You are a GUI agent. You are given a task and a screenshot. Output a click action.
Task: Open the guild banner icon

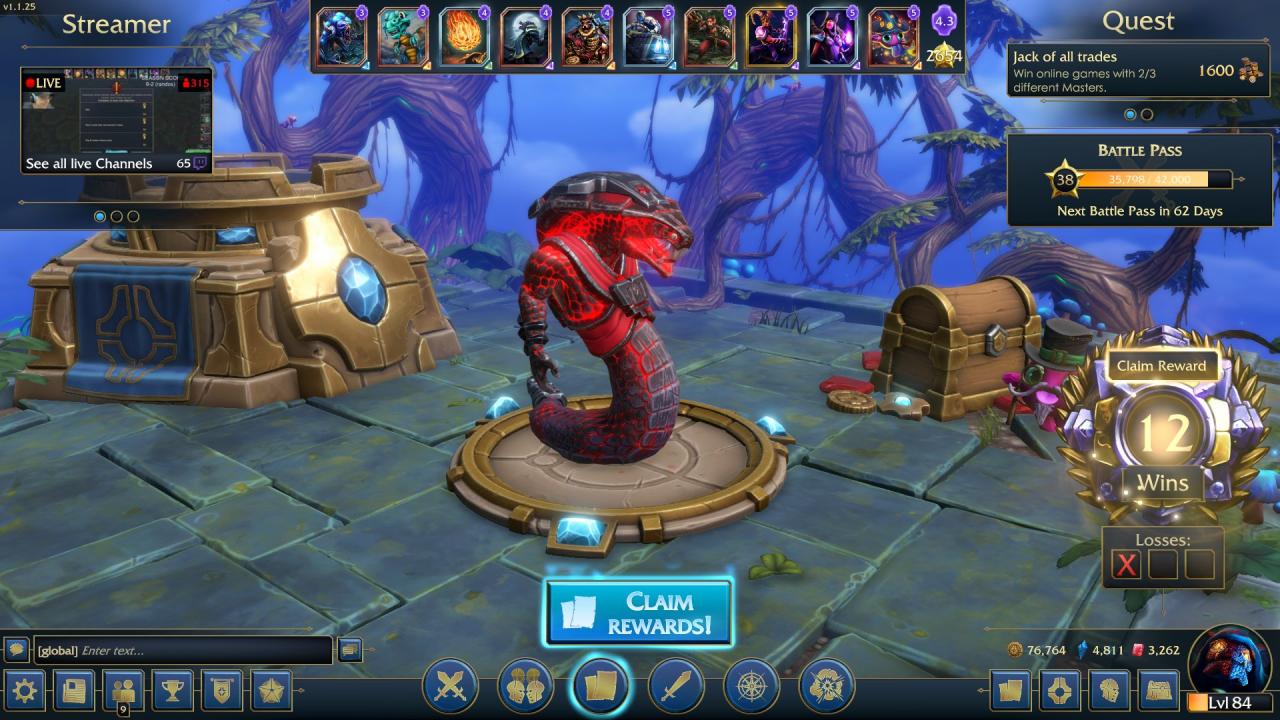pos(222,689)
